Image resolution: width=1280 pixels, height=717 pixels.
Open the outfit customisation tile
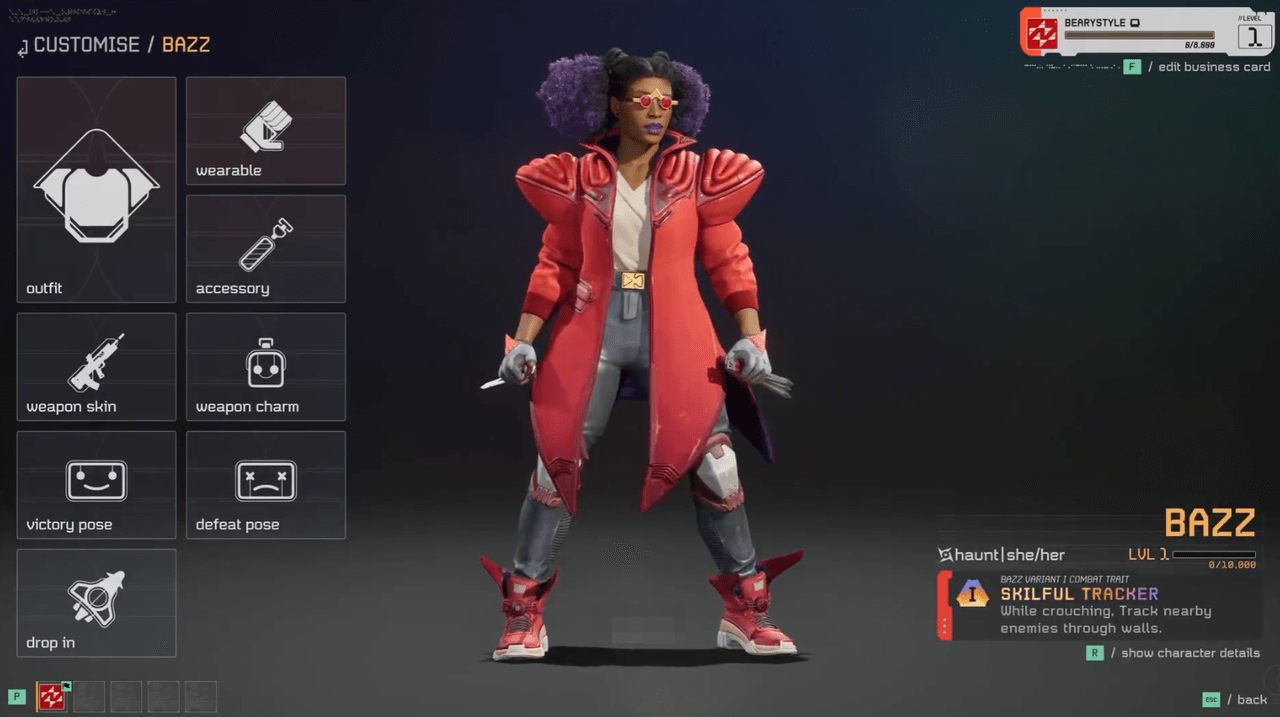click(96, 189)
